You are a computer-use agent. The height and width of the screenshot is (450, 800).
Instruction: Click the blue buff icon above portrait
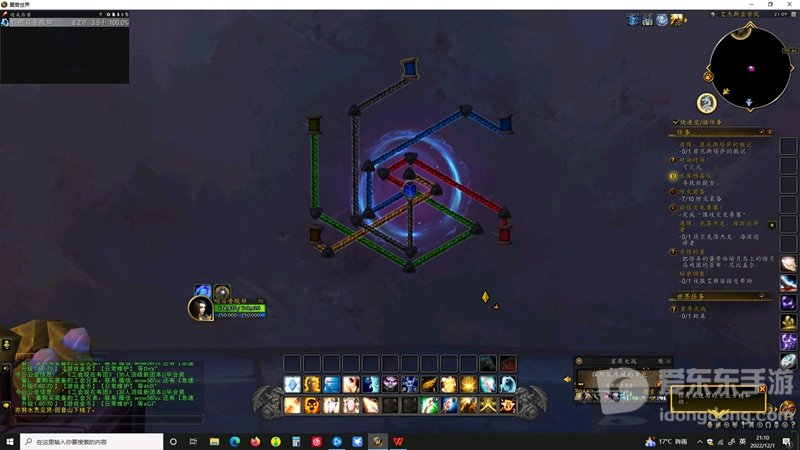tap(202, 291)
